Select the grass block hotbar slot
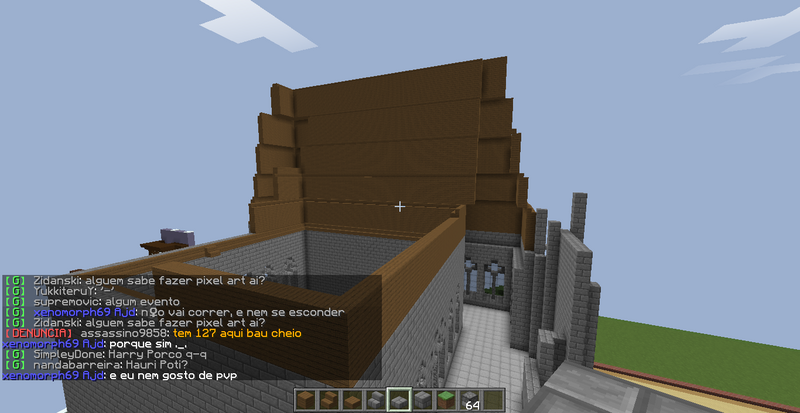The width and height of the screenshot is (800, 413). 445,401
